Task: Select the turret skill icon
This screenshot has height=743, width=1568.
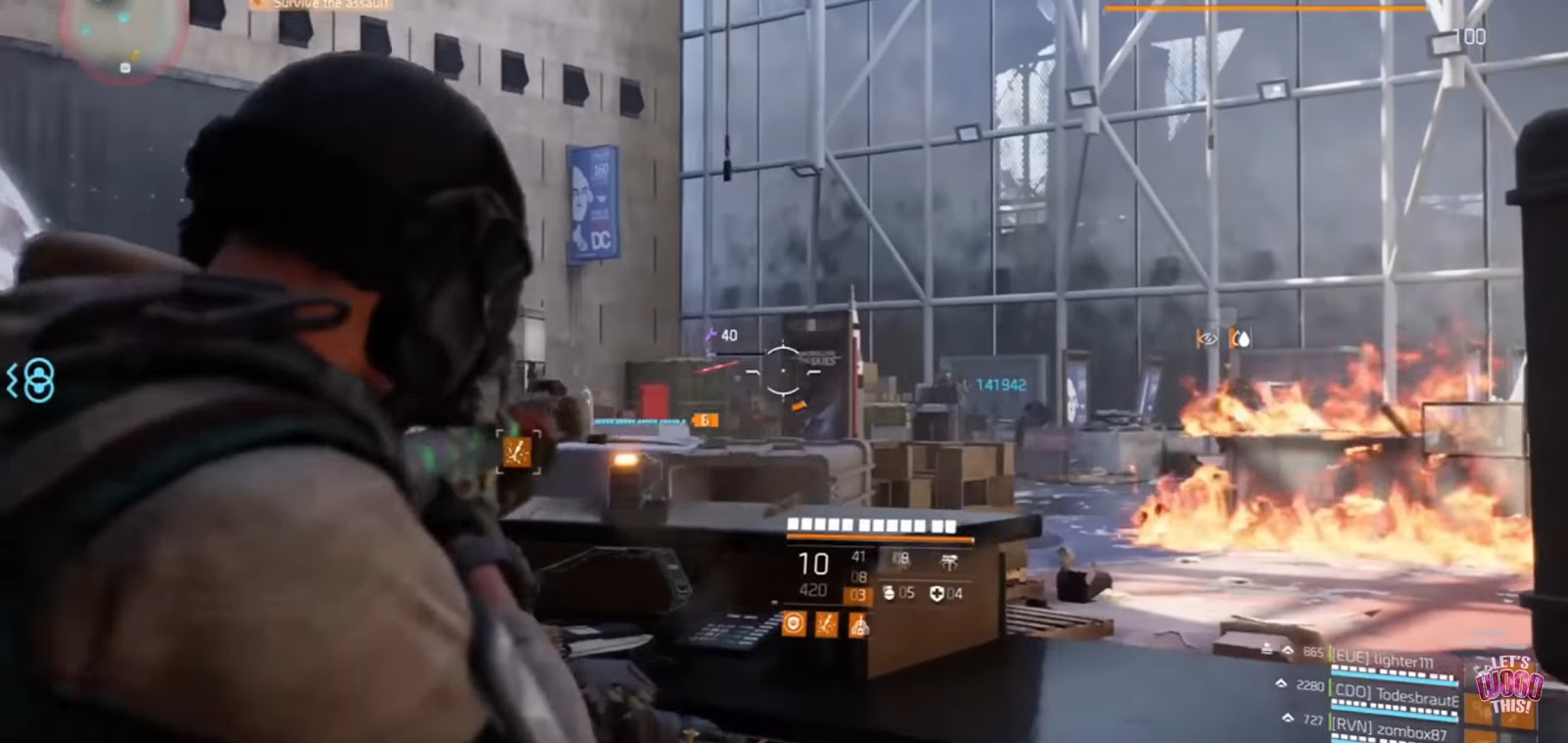Action: [x=859, y=627]
